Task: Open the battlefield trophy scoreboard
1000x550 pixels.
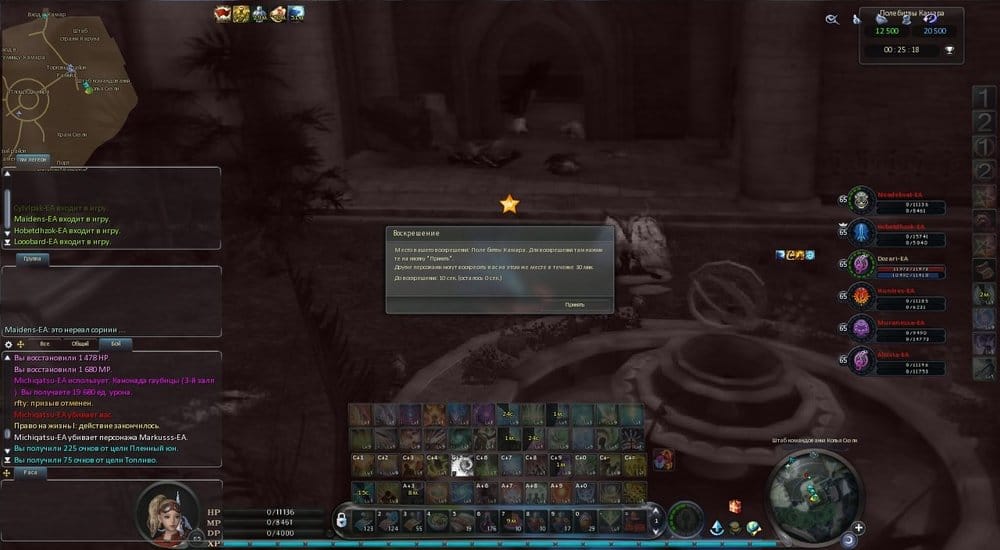Action: pos(949,49)
